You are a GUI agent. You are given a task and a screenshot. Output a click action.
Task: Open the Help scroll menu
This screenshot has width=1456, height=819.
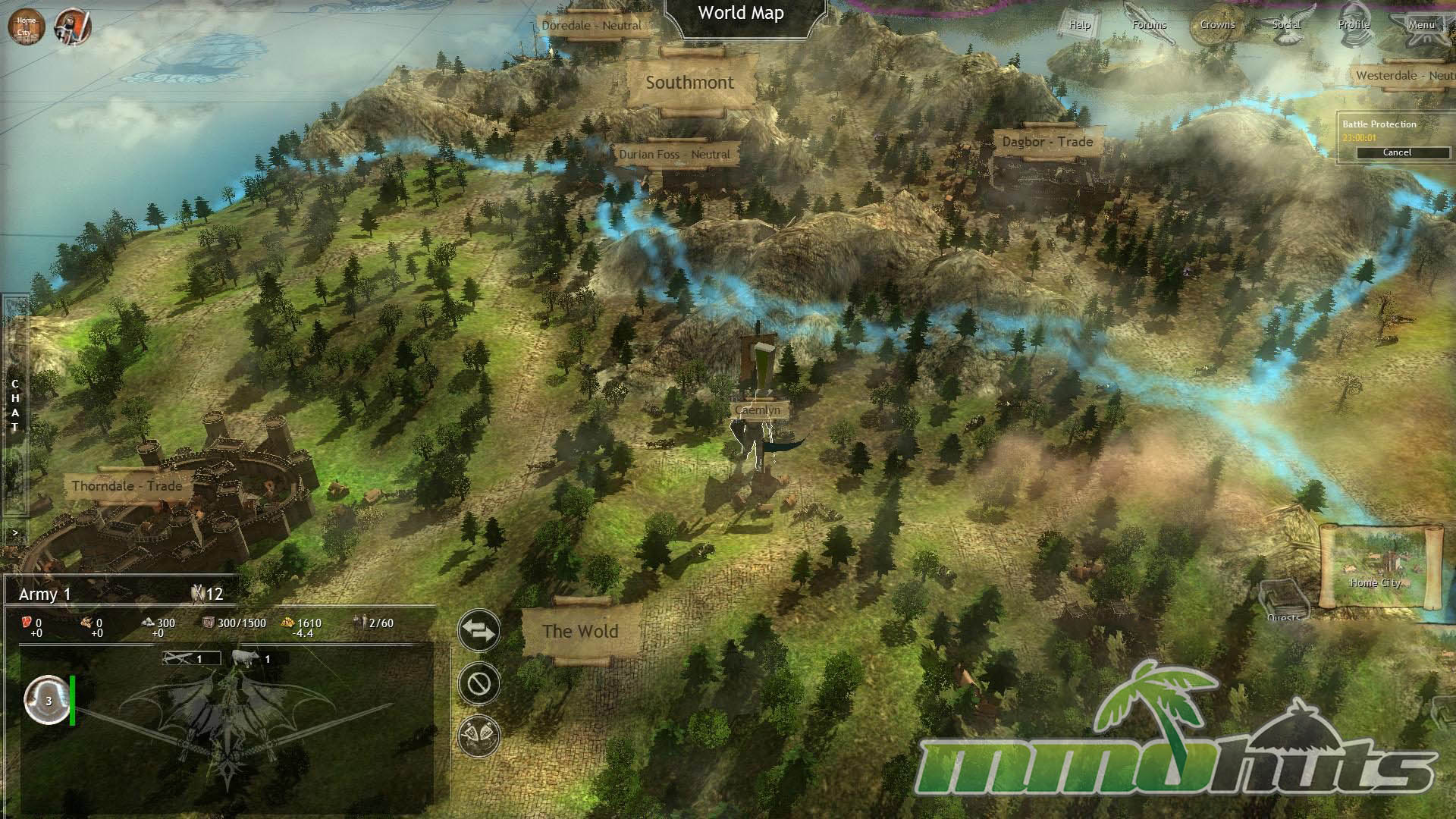1079,24
